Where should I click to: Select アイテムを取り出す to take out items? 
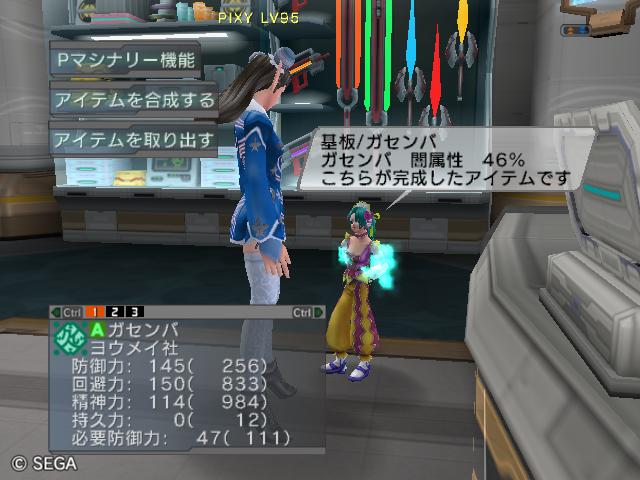coord(134,140)
